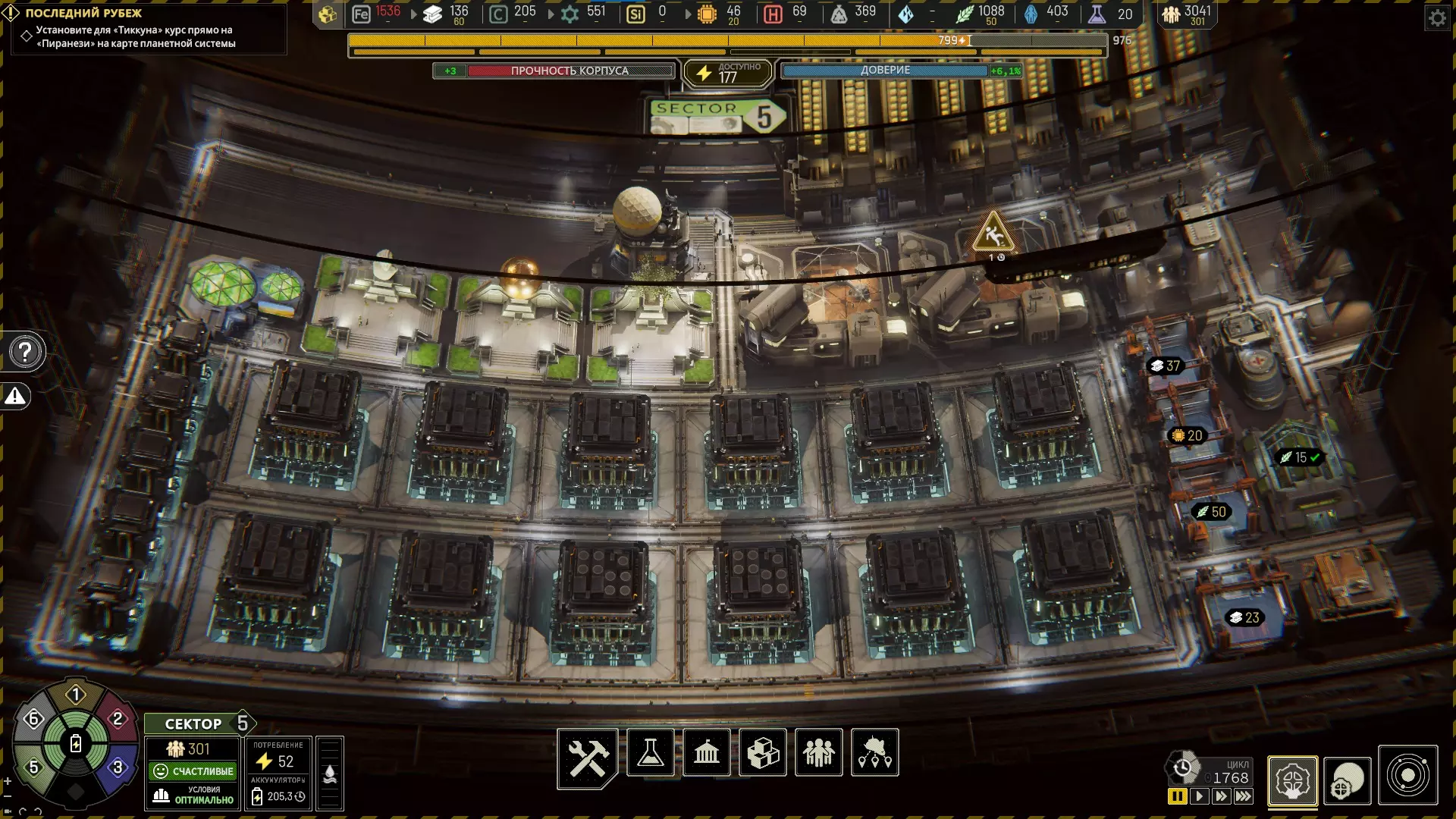Pause the game with the pause button

(1177, 796)
